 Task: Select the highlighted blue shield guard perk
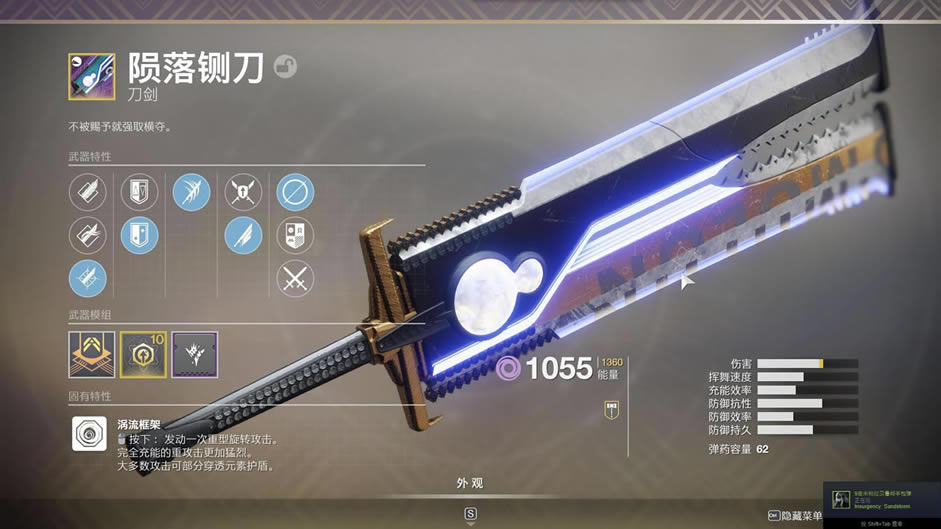(x=139, y=236)
